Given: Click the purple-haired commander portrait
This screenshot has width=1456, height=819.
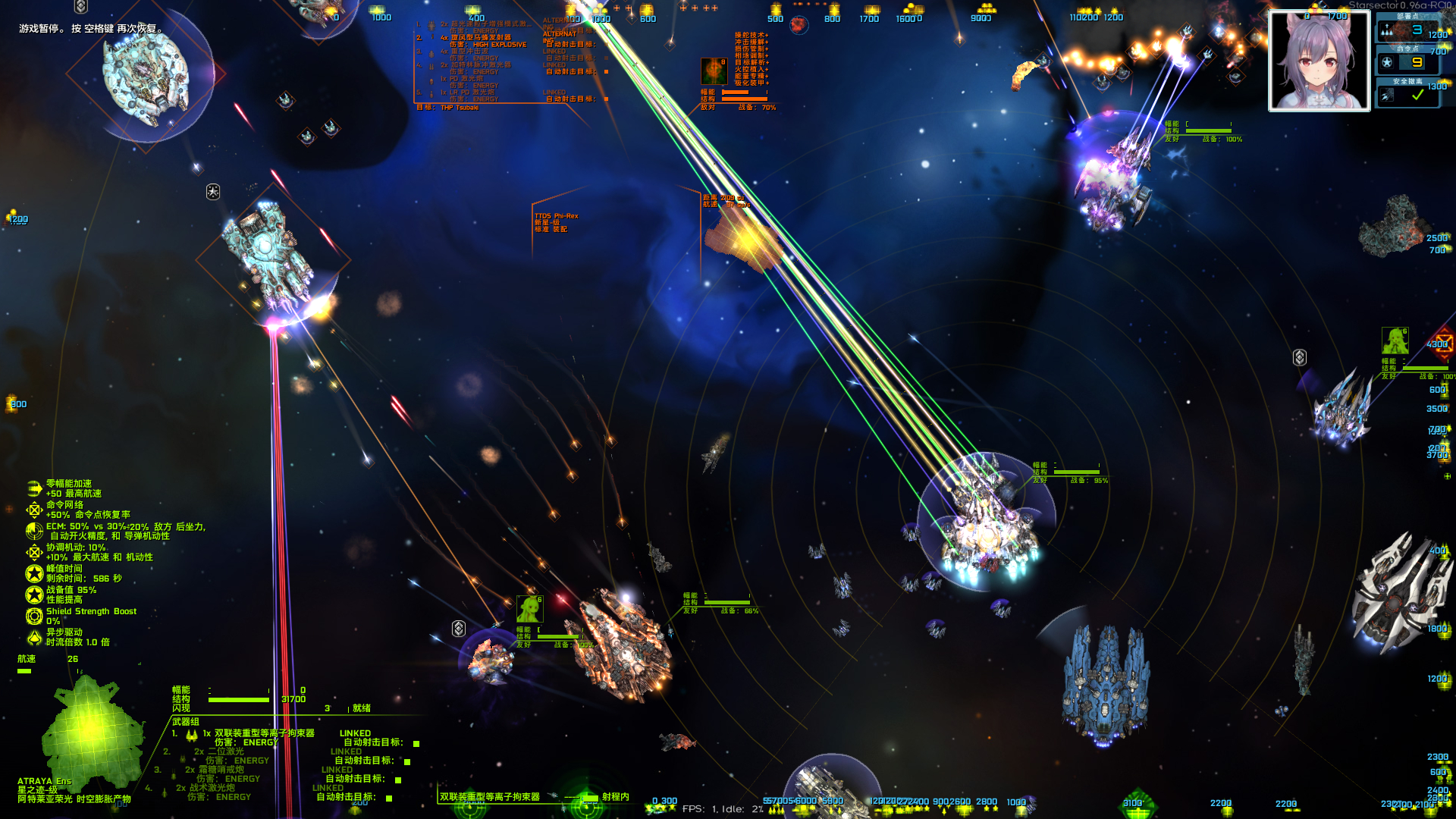Looking at the screenshot, I should (x=1319, y=61).
